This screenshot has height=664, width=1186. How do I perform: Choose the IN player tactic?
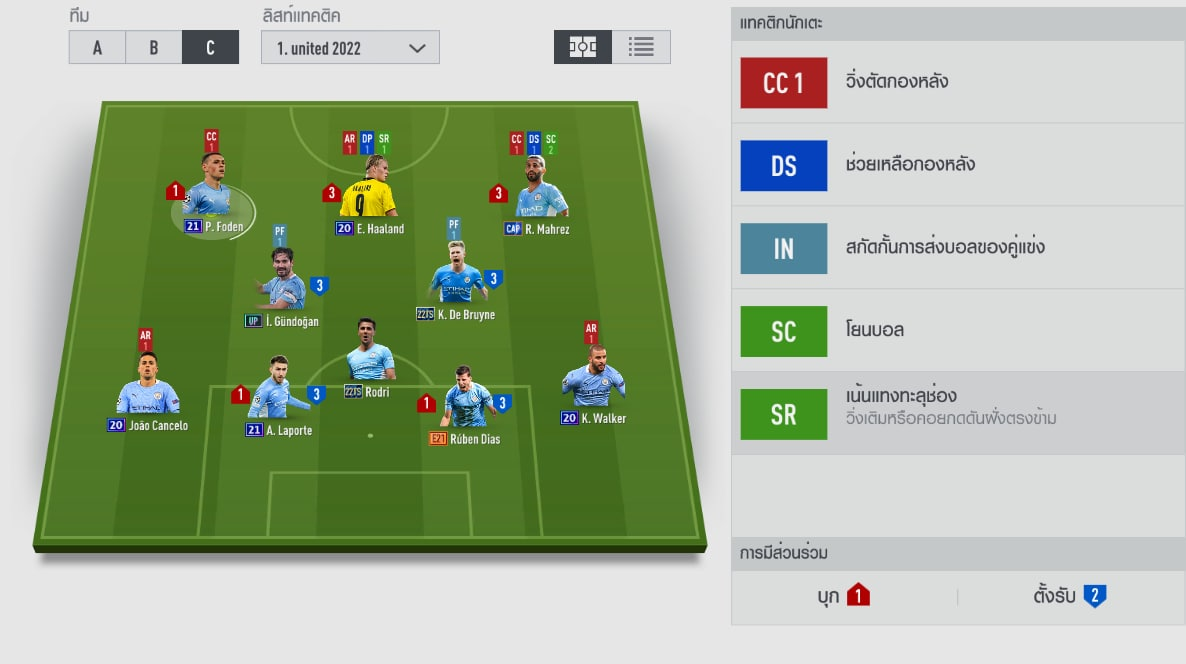(x=784, y=248)
